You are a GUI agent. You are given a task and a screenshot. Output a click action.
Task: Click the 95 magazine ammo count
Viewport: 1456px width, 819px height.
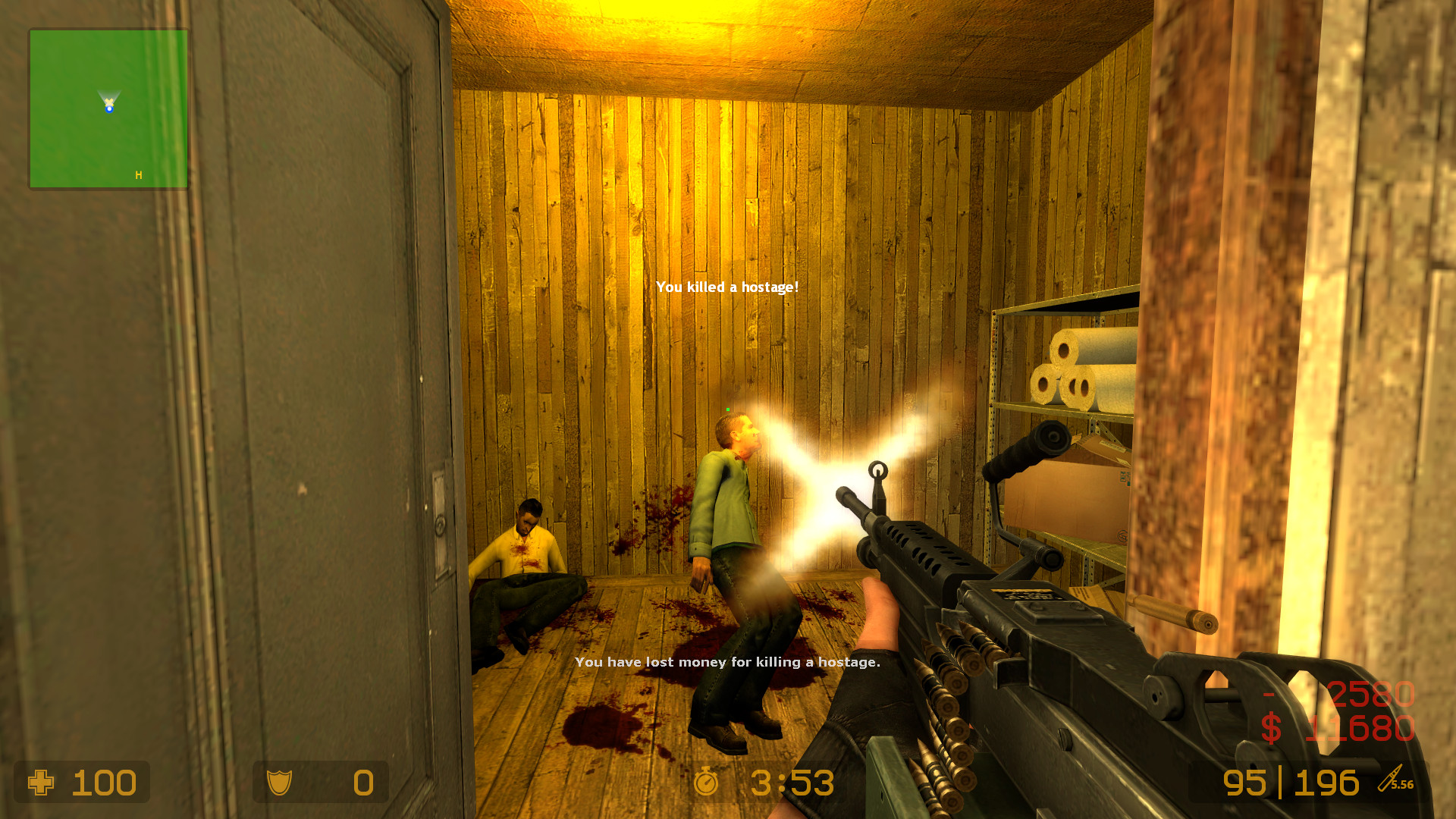click(1244, 783)
